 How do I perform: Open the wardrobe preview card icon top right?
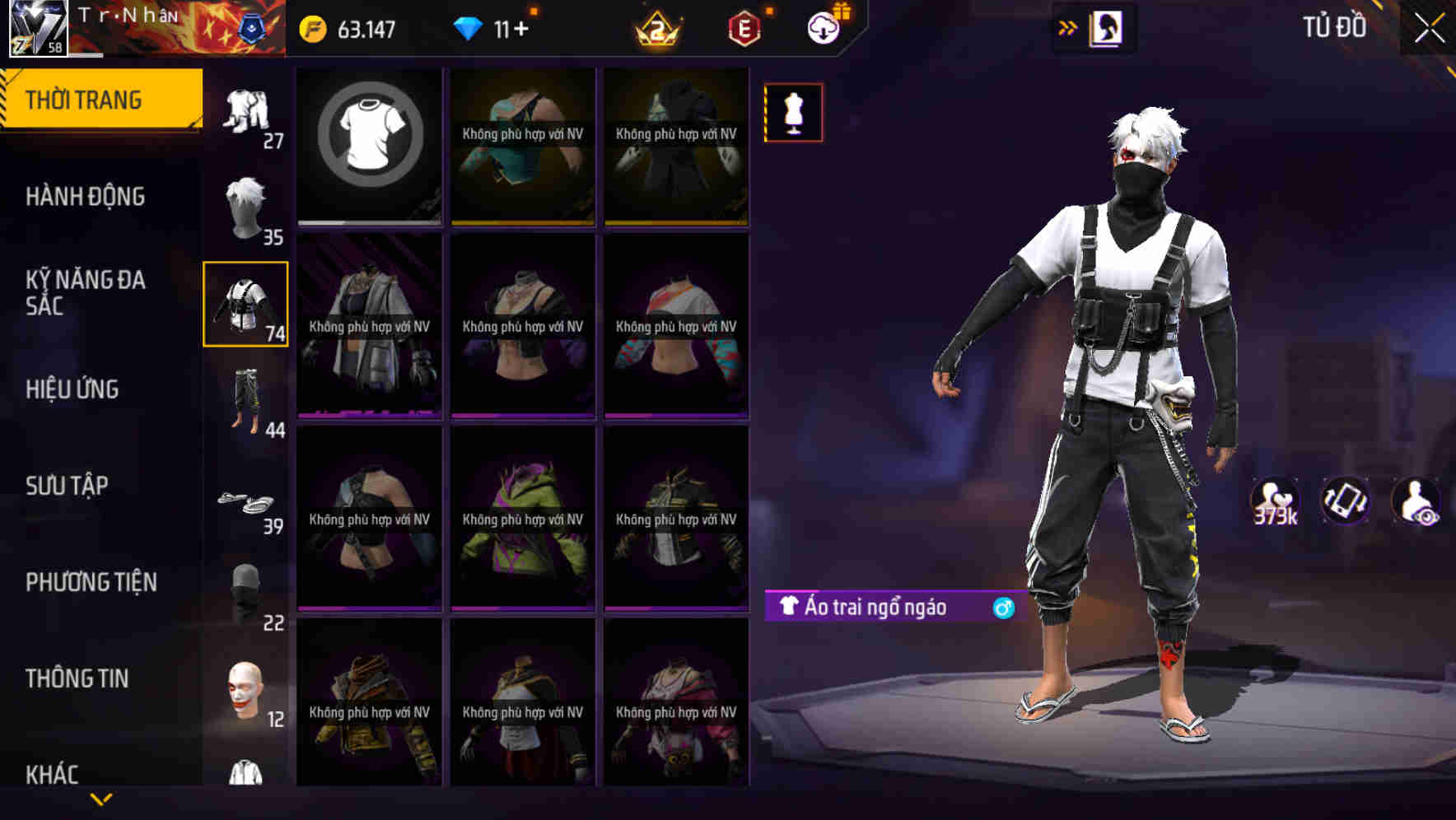coord(1106,27)
